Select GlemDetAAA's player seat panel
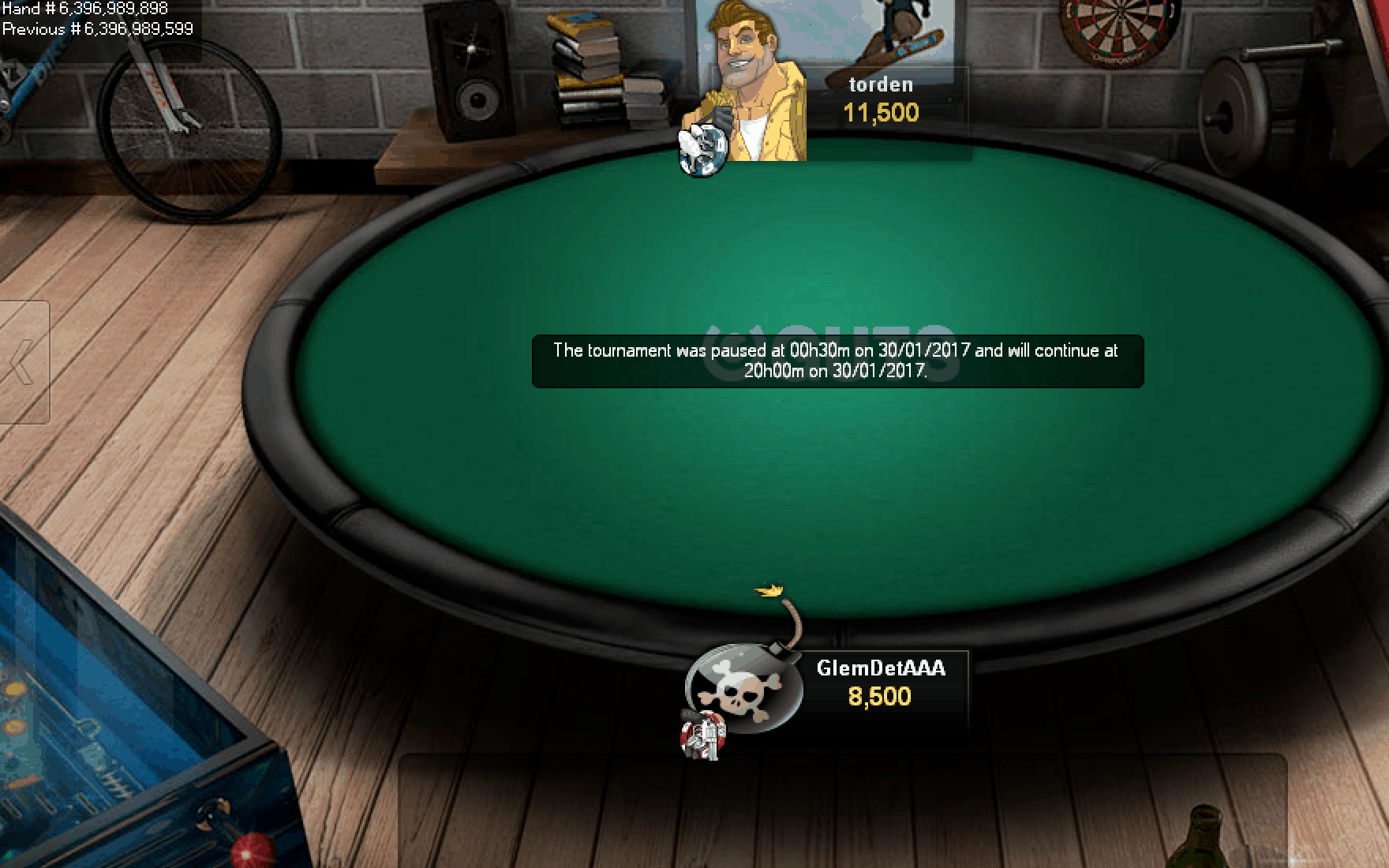This screenshot has height=868, width=1389. coord(881,683)
